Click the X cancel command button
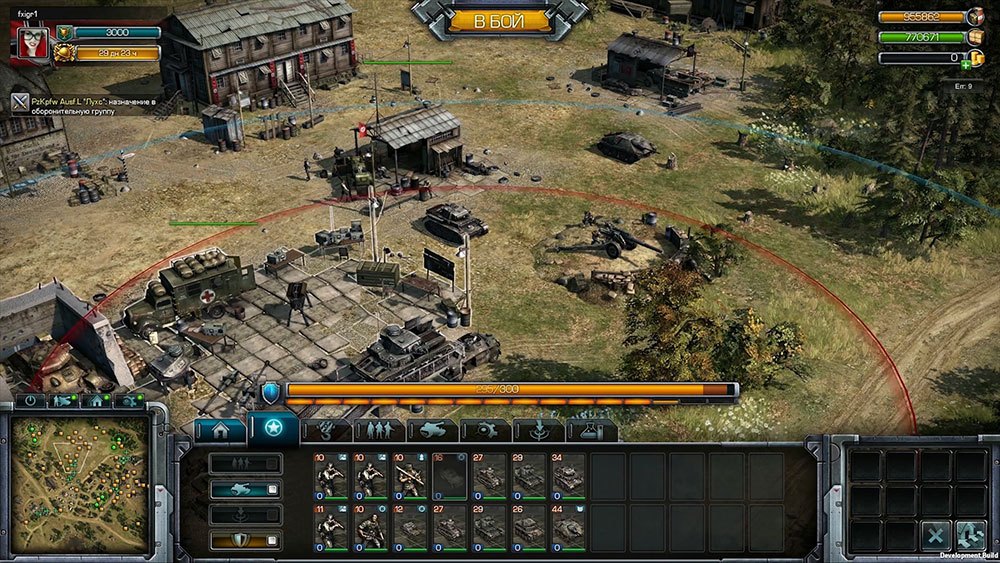 (x=936, y=536)
